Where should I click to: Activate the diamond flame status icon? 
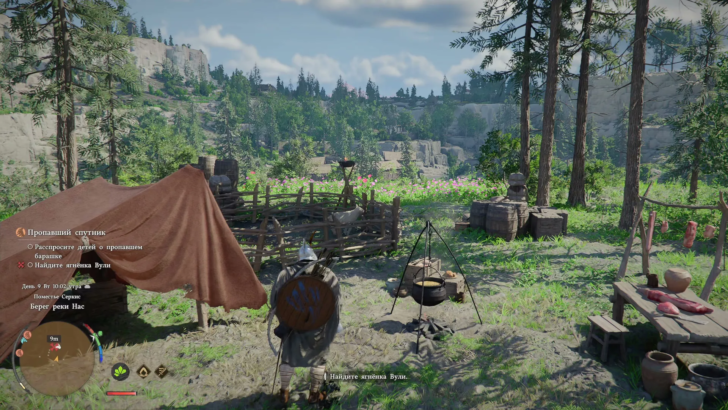(x=142, y=371)
